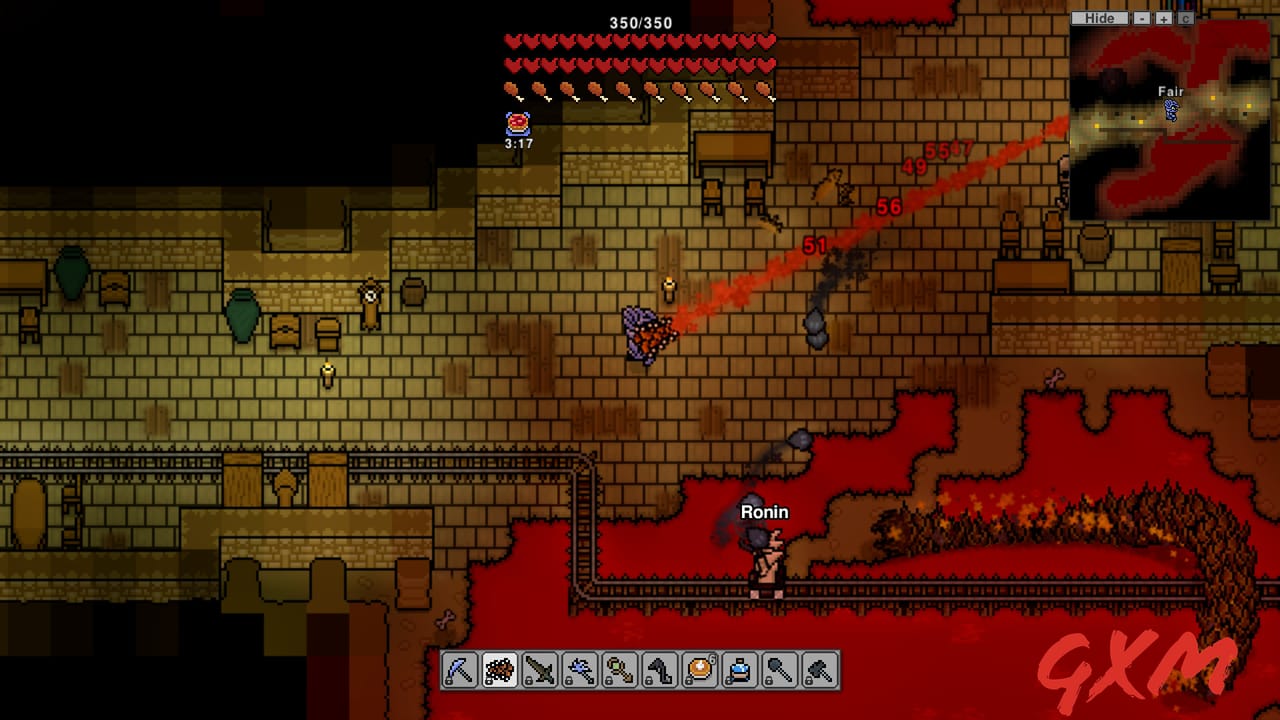
Task: Collapse the minimap using the Hide button
Action: (1099, 18)
